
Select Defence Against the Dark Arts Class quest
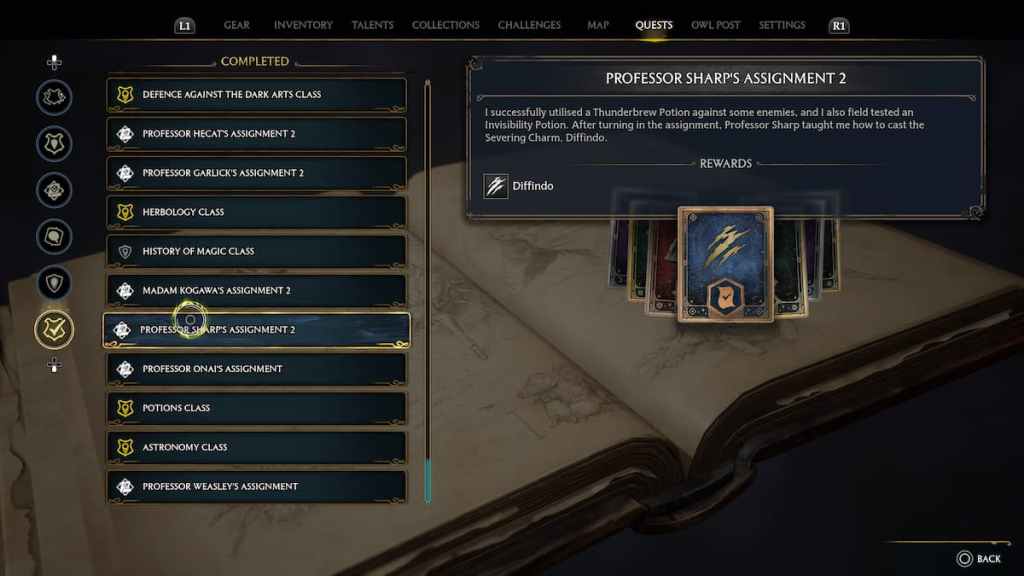[x=256, y=95]
